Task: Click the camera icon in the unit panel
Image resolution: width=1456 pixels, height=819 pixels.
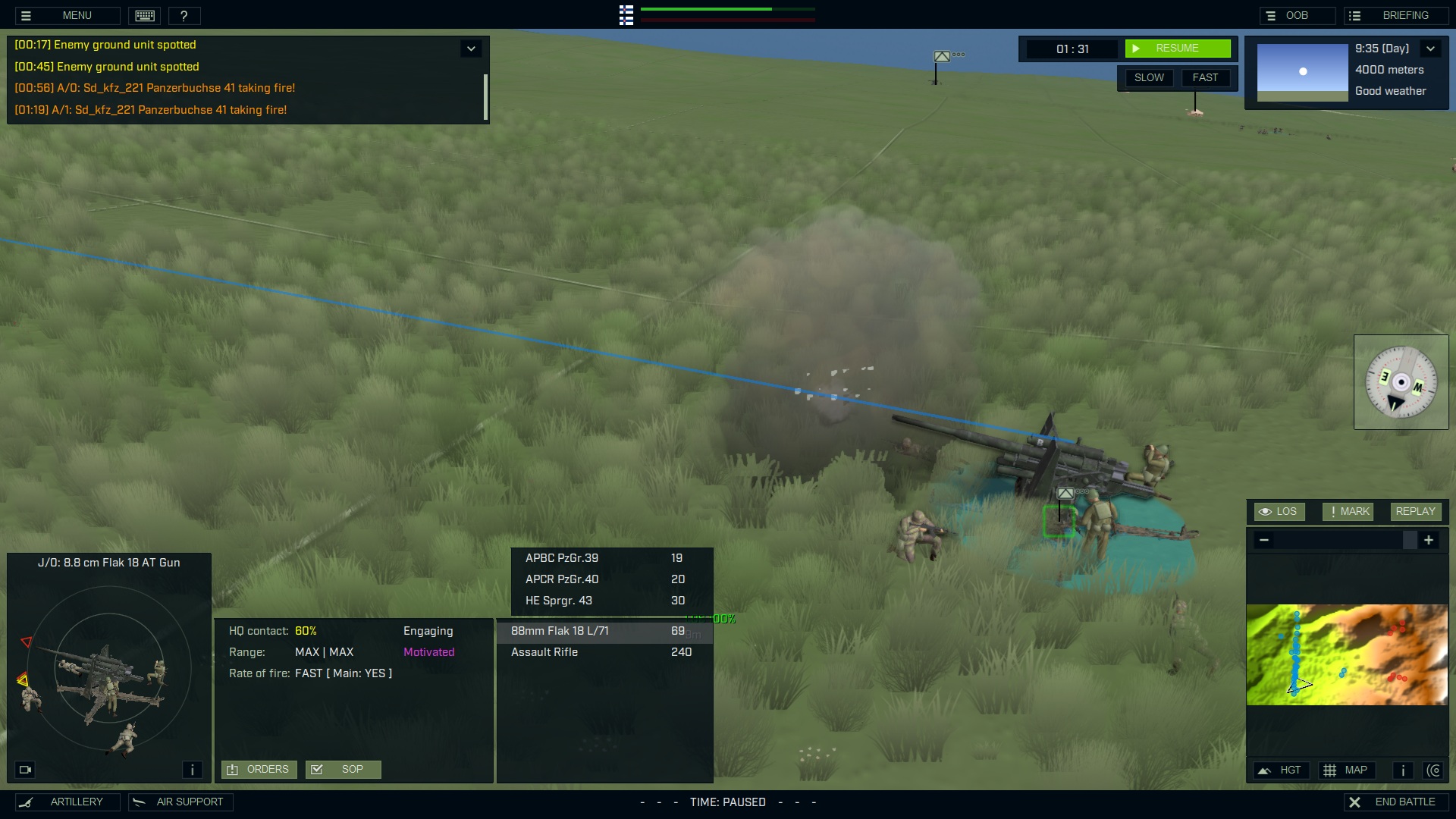Action: 25,770
